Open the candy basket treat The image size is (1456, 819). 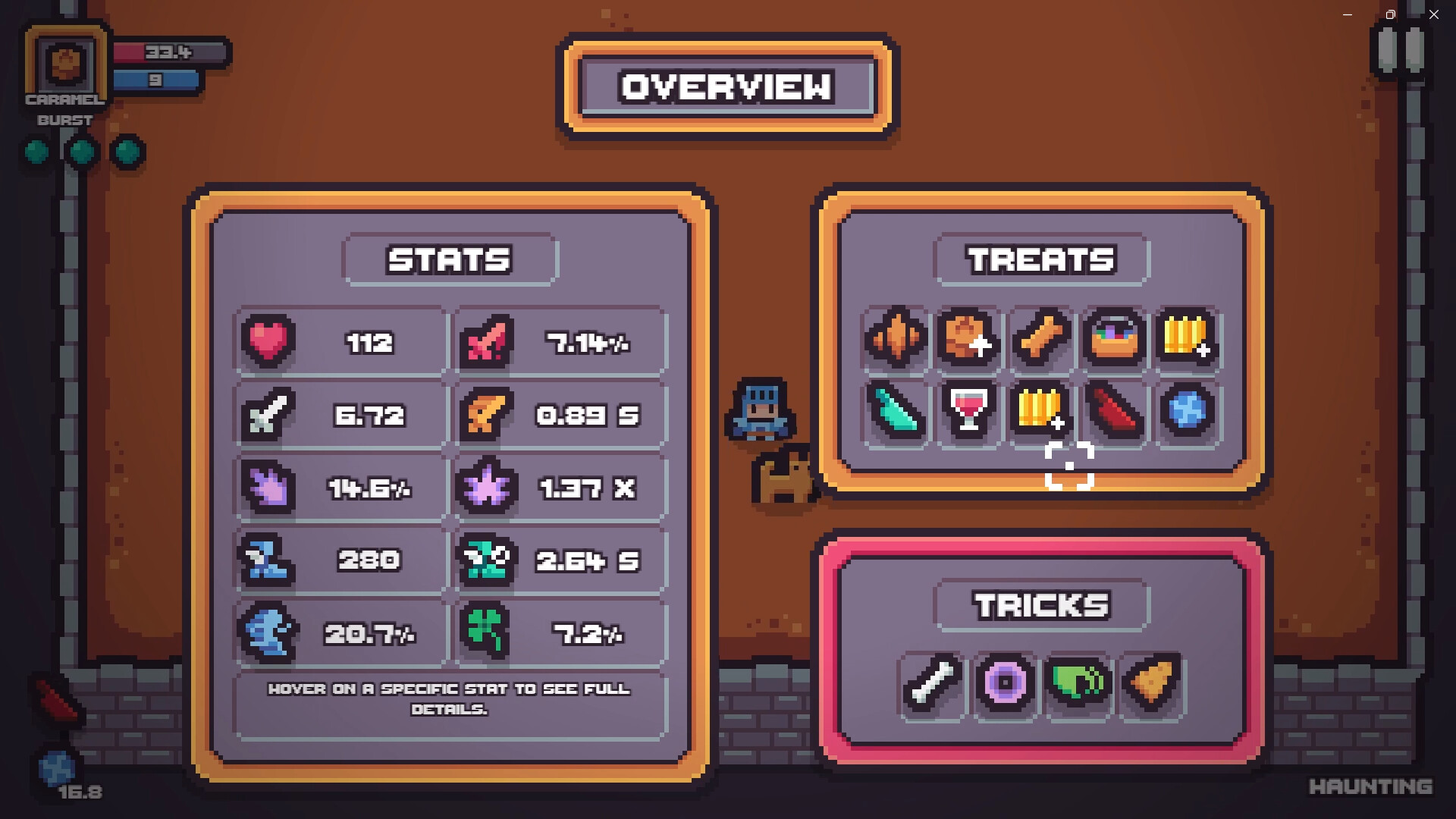pos(1113,339)
